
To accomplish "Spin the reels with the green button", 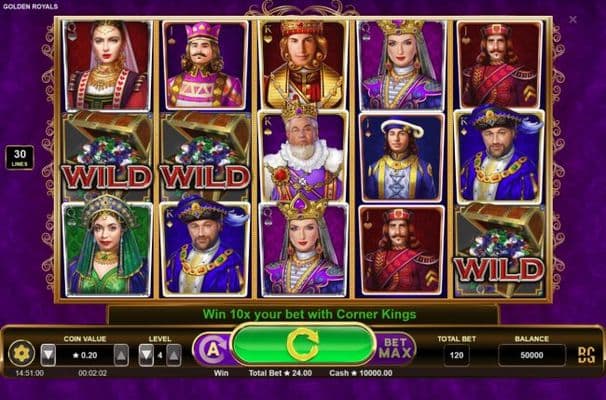I will coord(301,346).
